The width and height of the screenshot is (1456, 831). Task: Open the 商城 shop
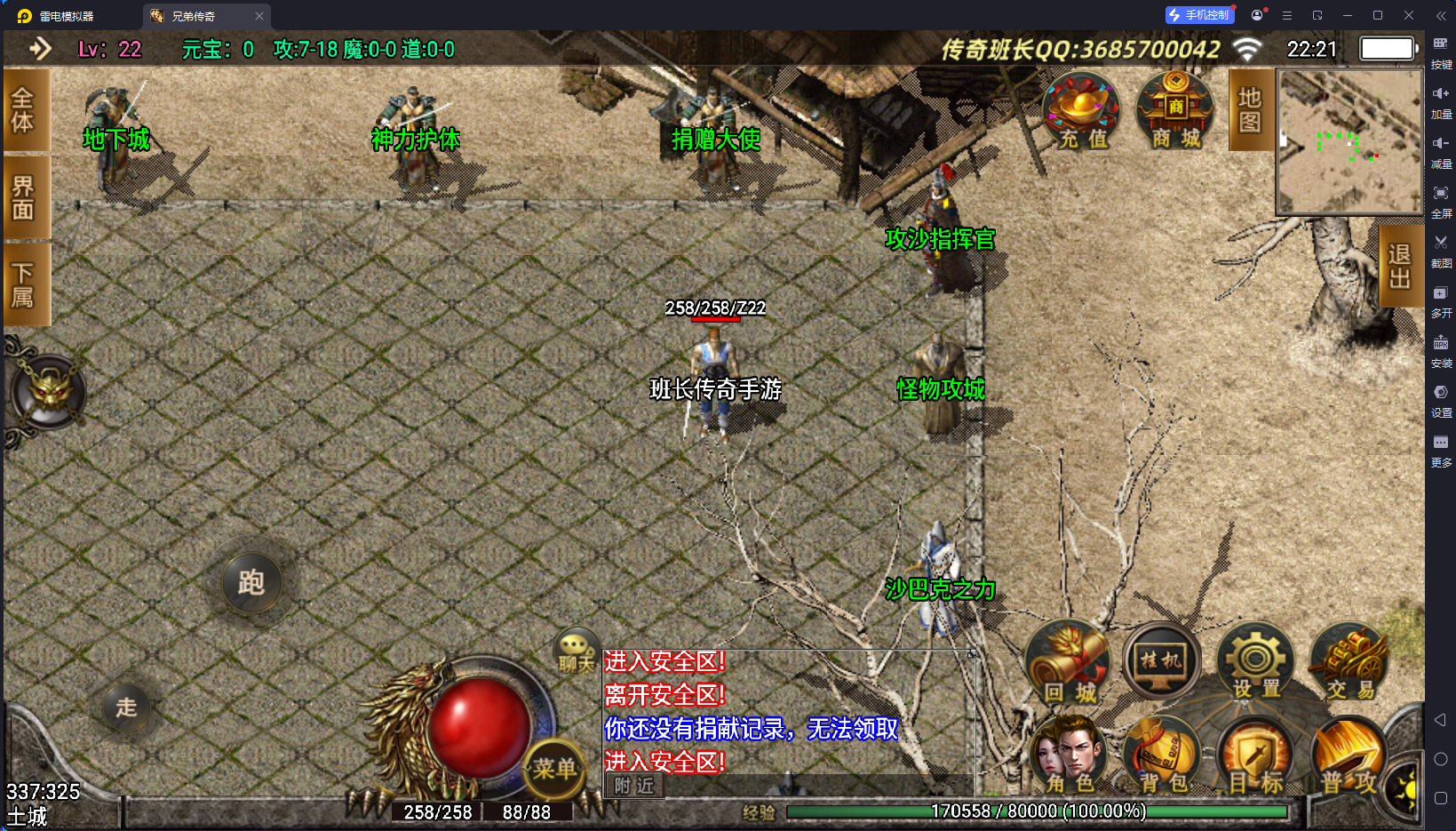(1175, 111)
